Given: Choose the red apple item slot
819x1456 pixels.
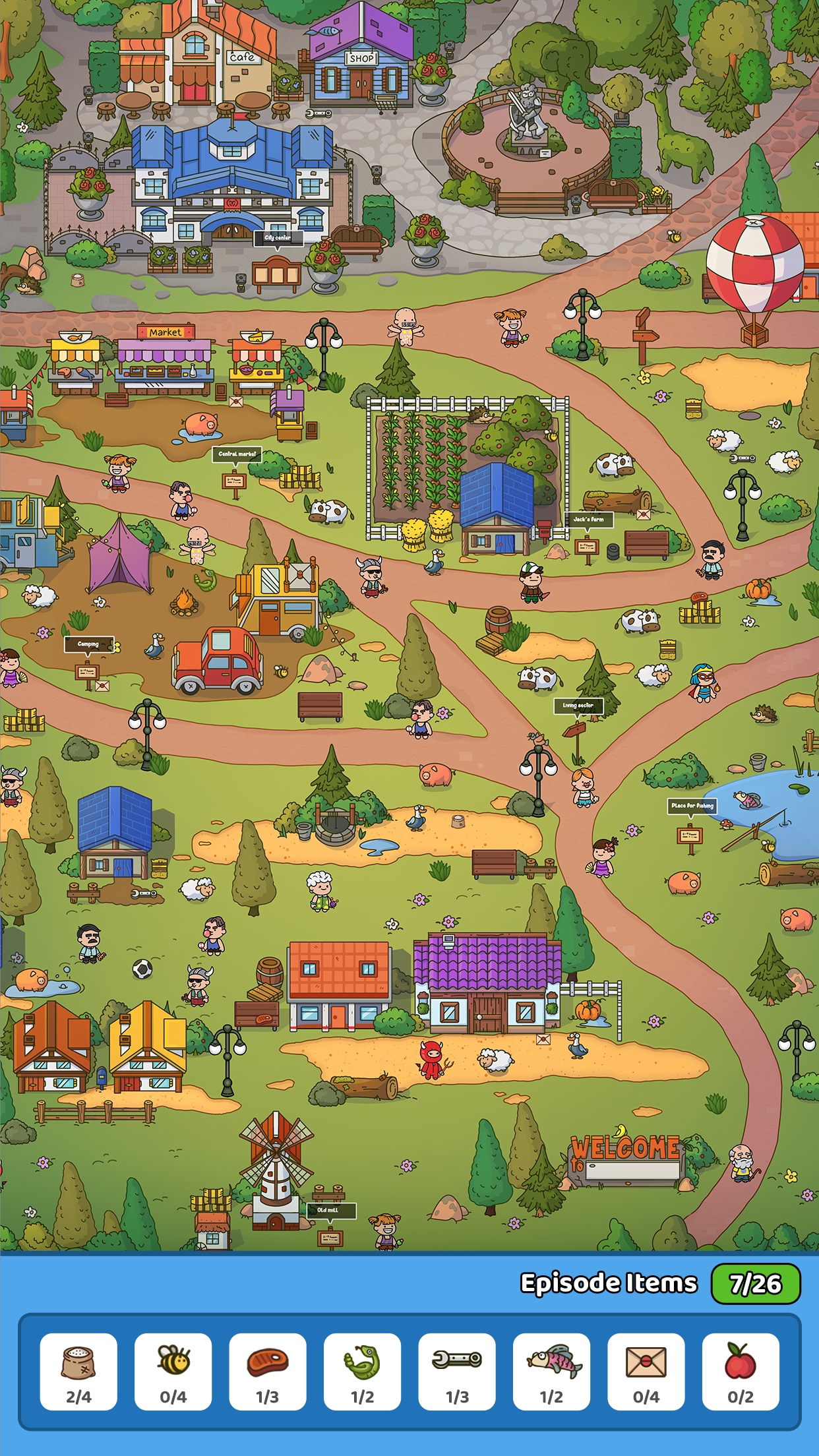Looking at the screenshot, I should coord(741,1371).
